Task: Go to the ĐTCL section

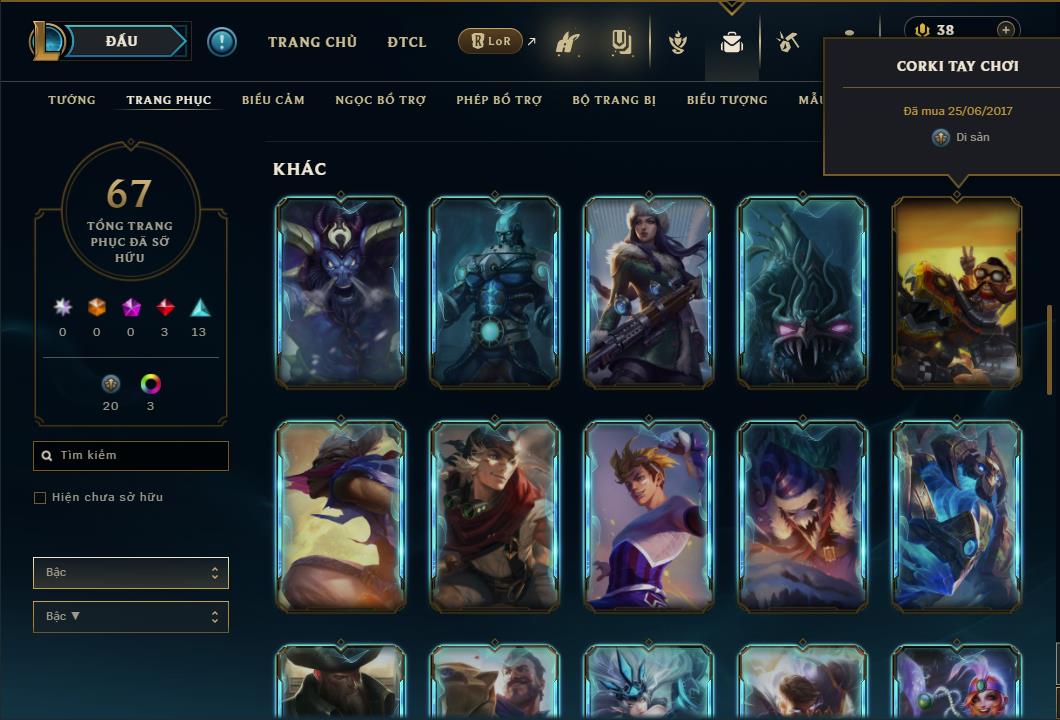Action: (407, 42)
